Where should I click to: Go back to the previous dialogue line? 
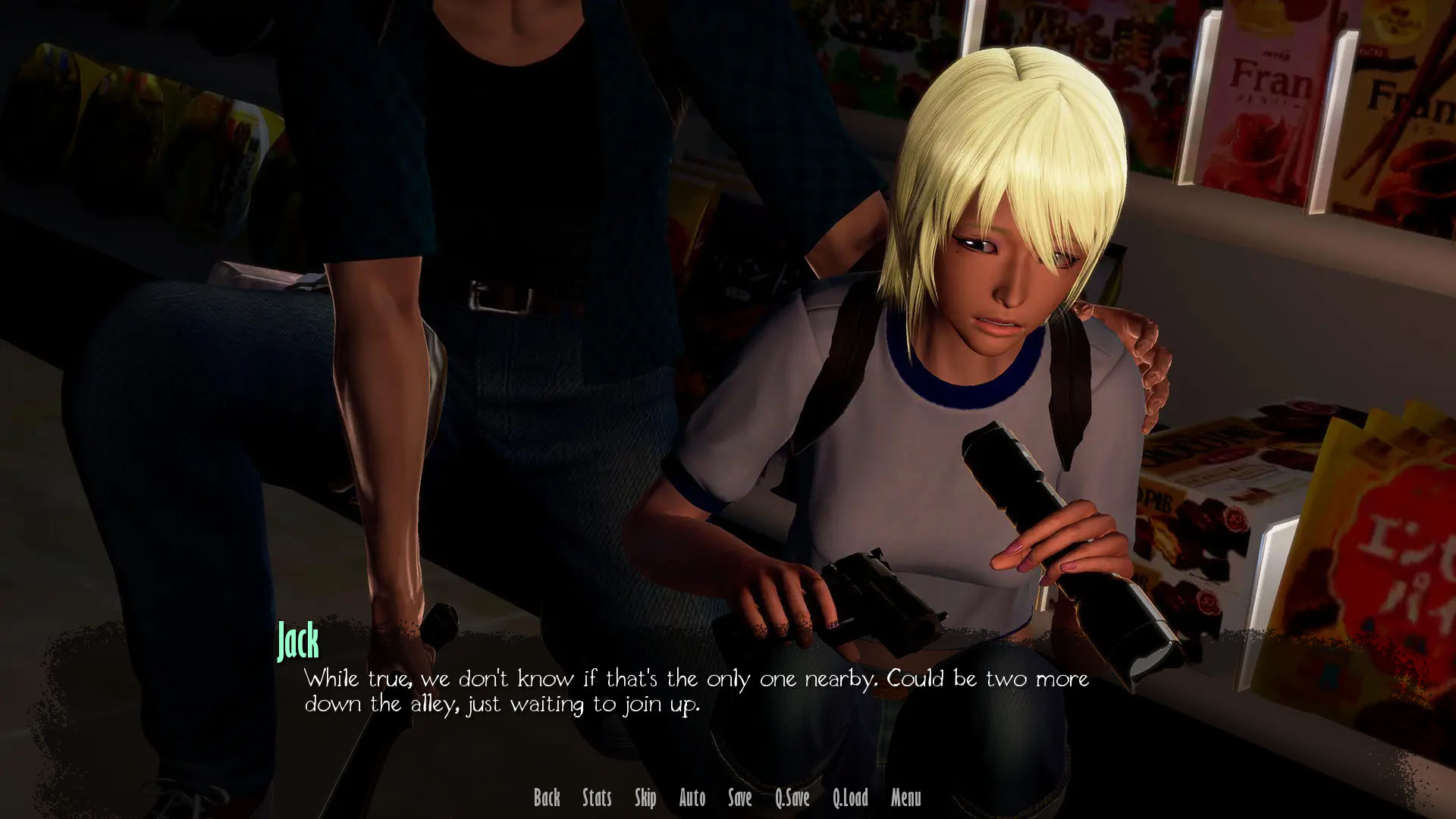pyautogui.click(x=547, y=798)
